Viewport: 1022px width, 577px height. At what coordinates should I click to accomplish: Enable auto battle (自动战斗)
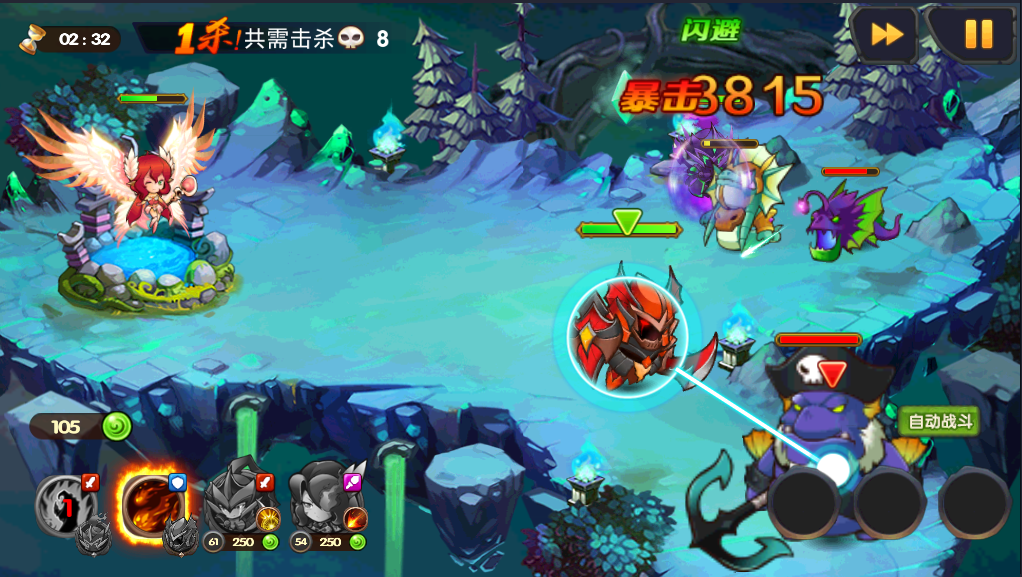(938, 422)
